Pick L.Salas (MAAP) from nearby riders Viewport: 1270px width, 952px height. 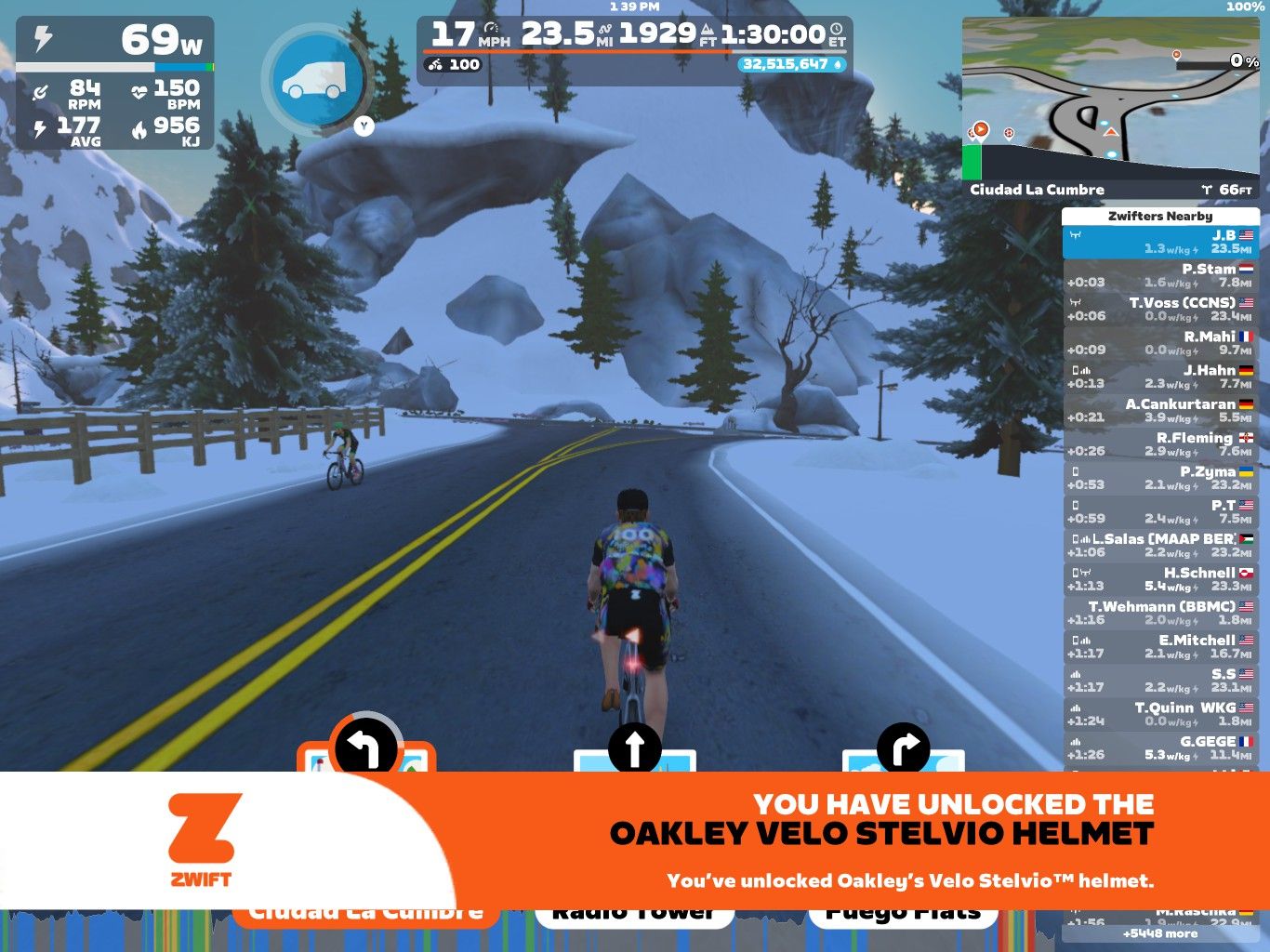click(1159, 546)
